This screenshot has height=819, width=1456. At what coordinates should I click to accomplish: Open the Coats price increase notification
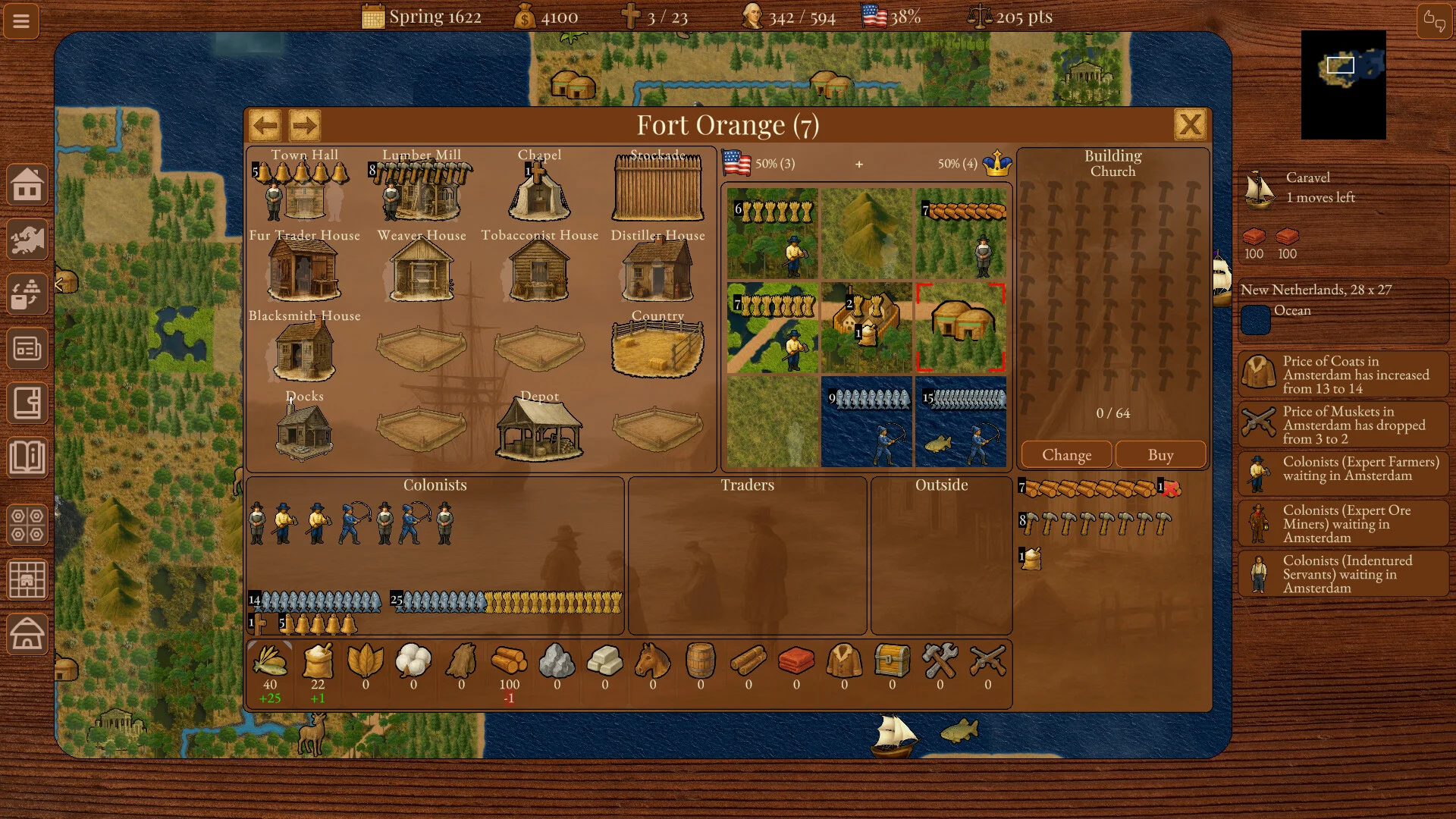pos(1343,375)
